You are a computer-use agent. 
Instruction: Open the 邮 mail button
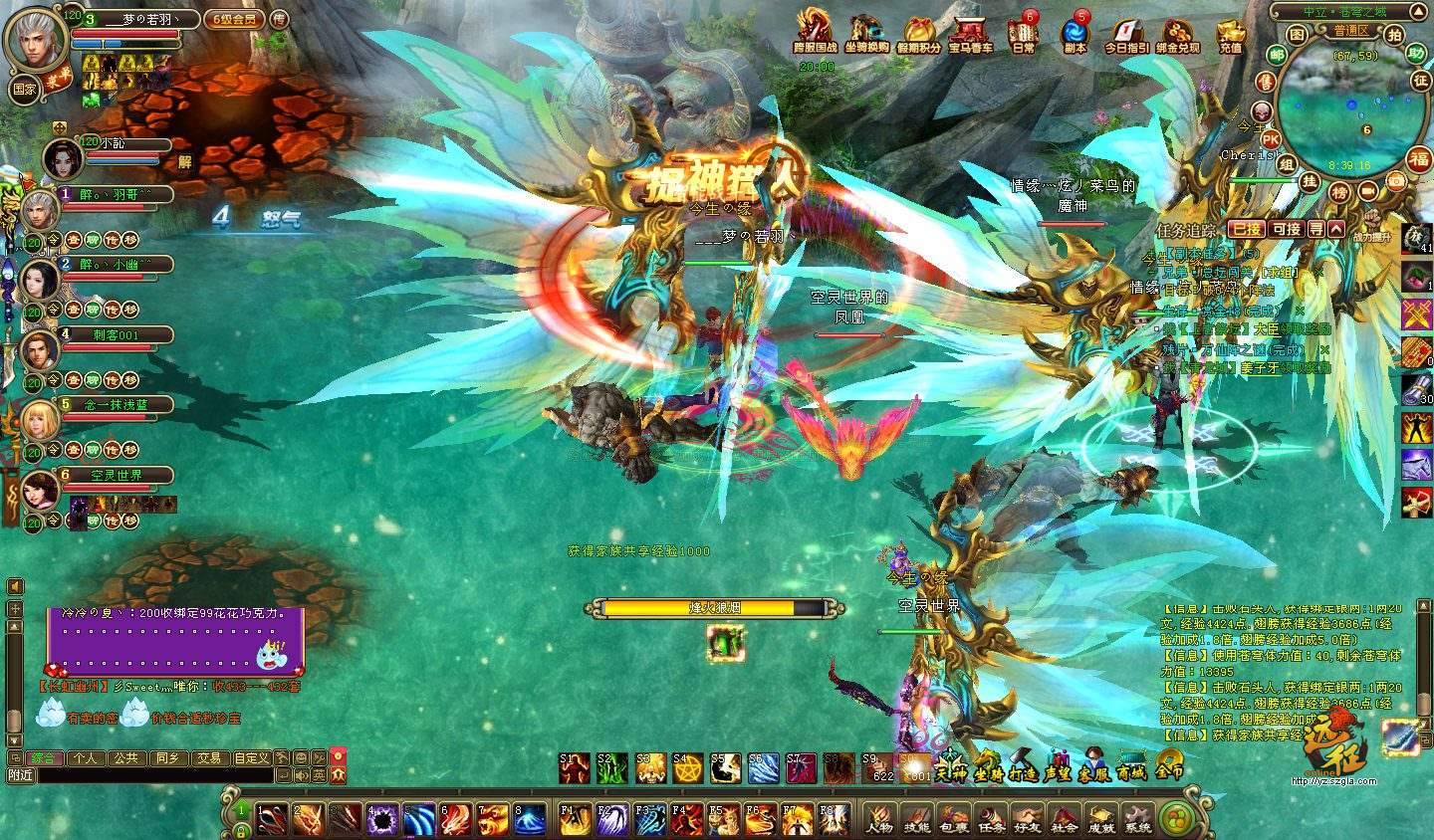(1277, 56)
